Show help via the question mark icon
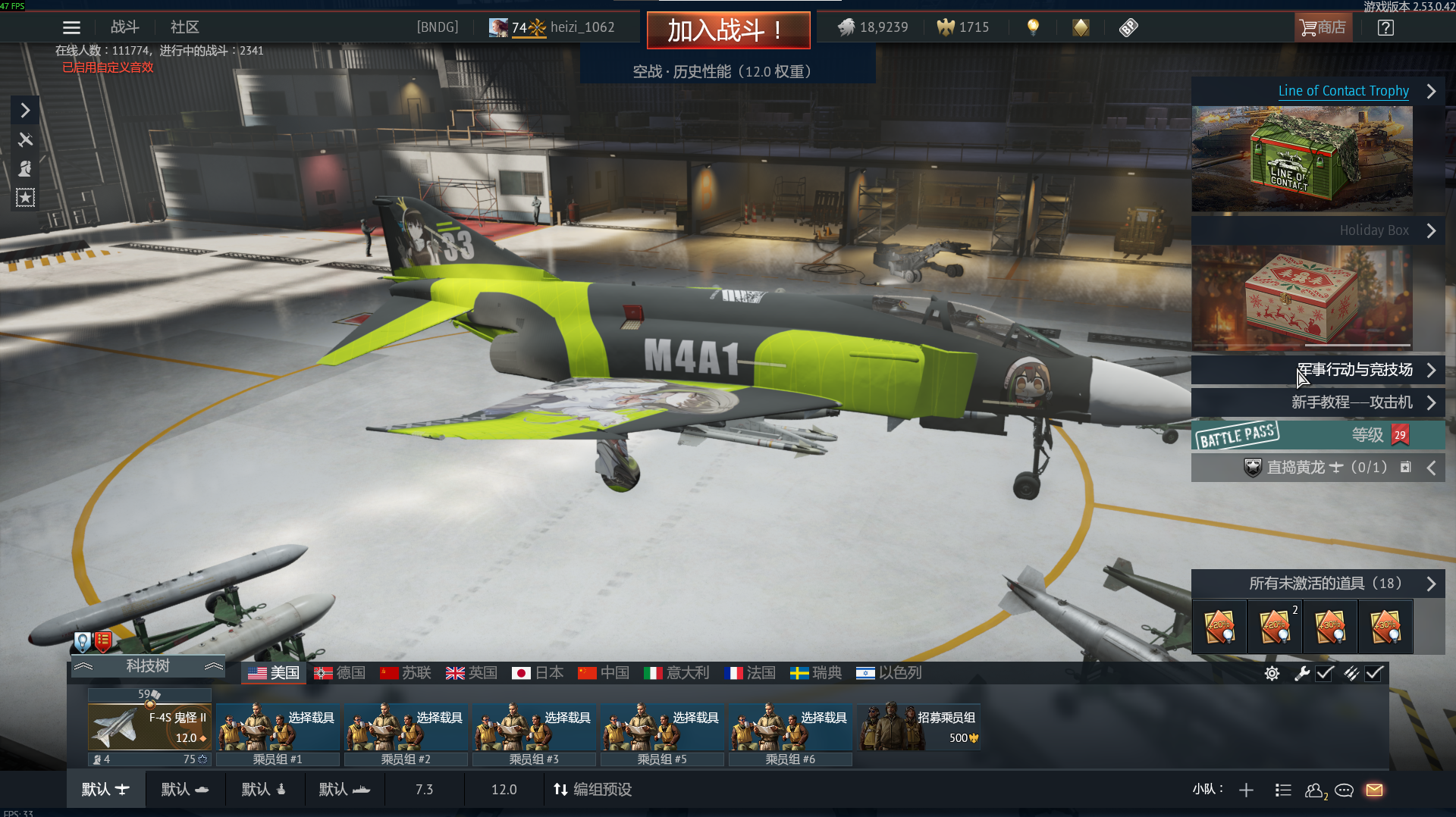The width and height of the screenshot is (1456, 817). [x=1385, y=28]
